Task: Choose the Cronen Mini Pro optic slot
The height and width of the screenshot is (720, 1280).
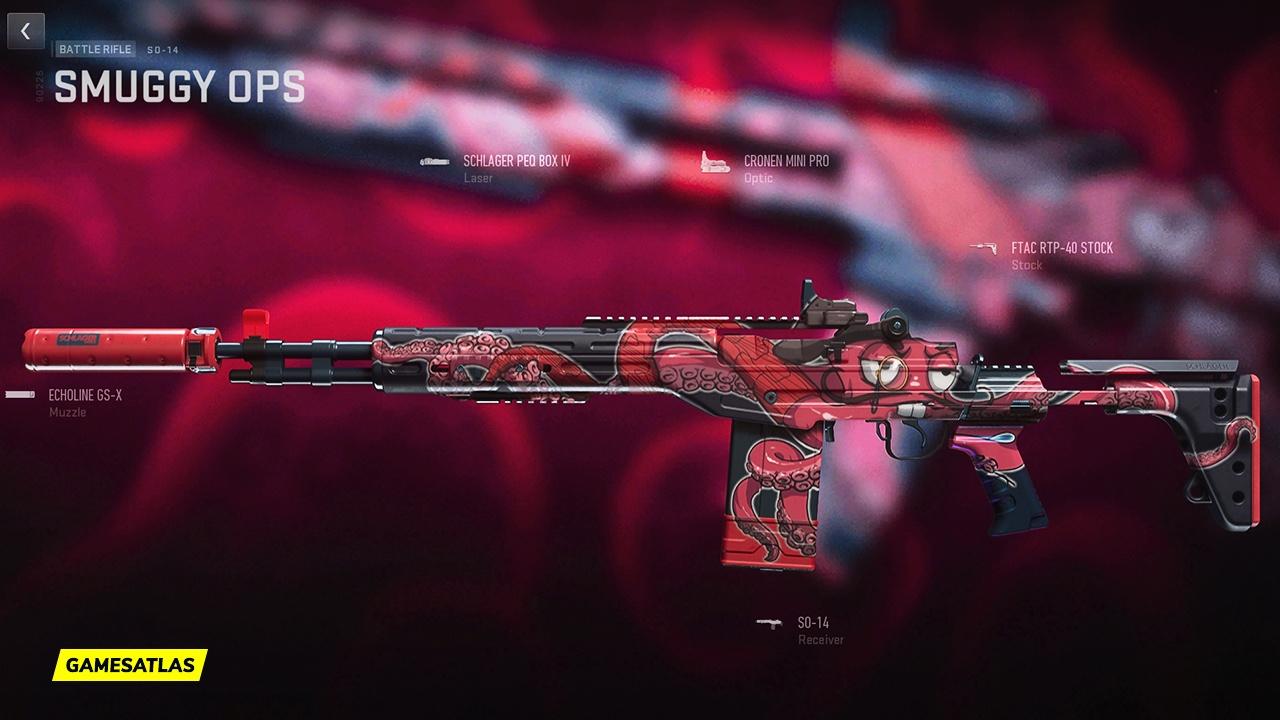Action: click(785, 161)
